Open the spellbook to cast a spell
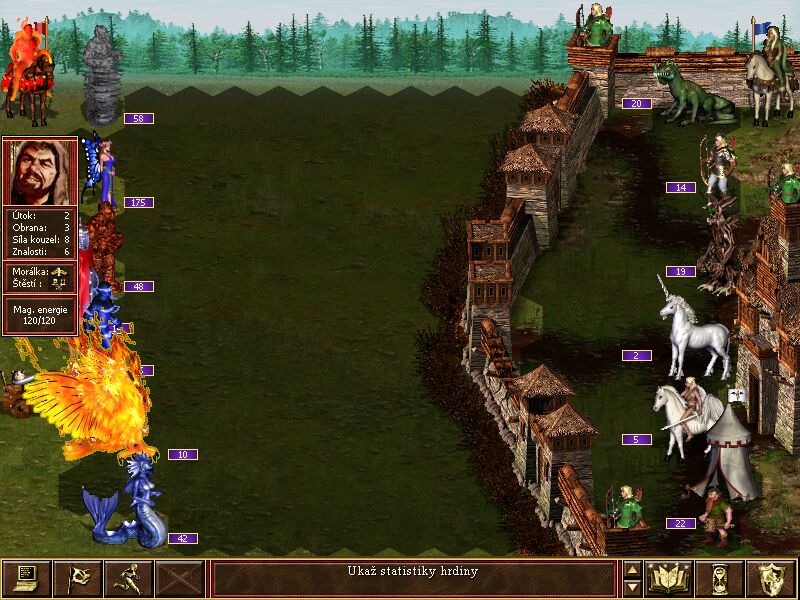The height and width of the screenshot is (600, 800). [669, 578]
